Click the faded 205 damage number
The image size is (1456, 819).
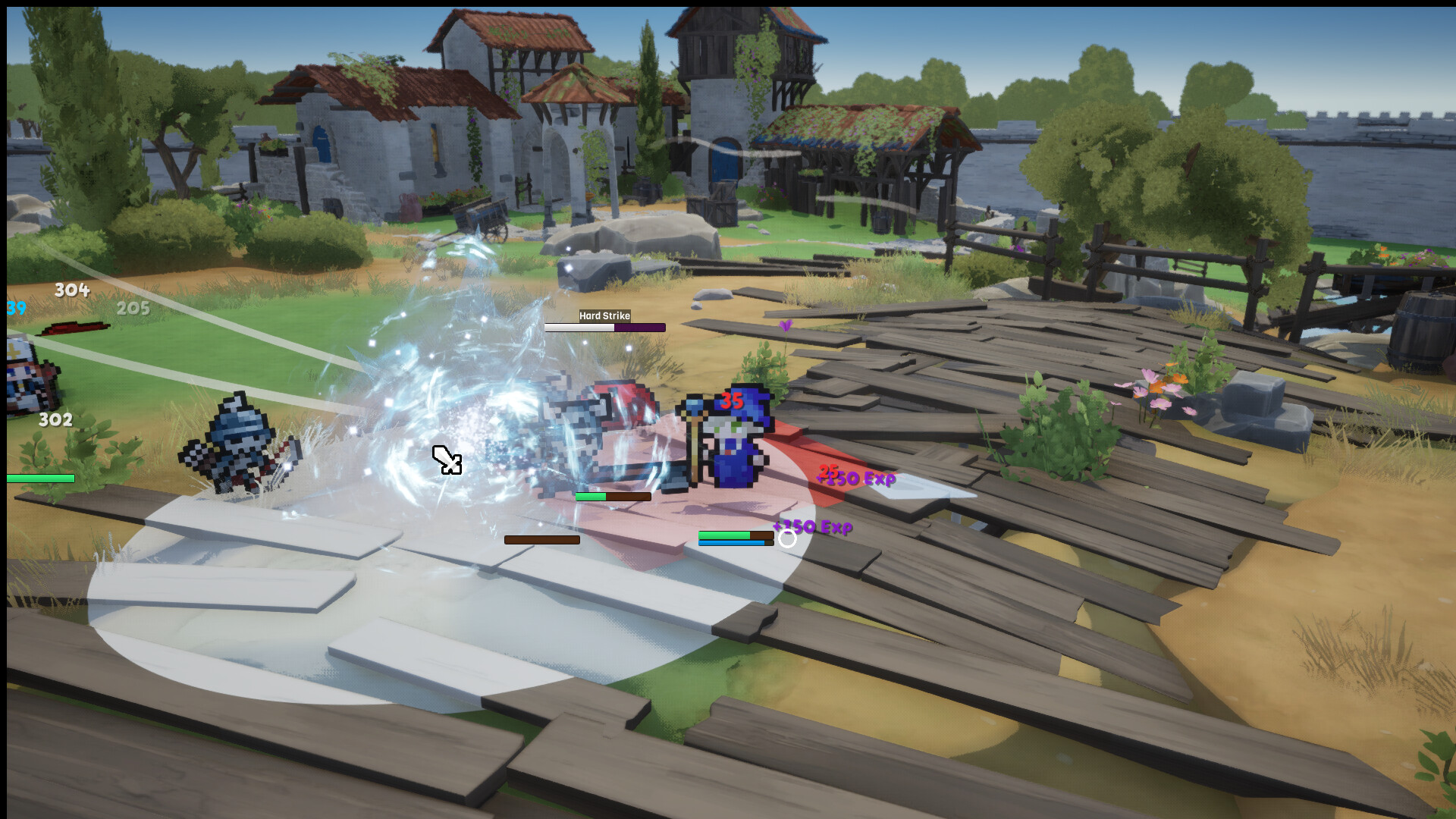[133, 309]
